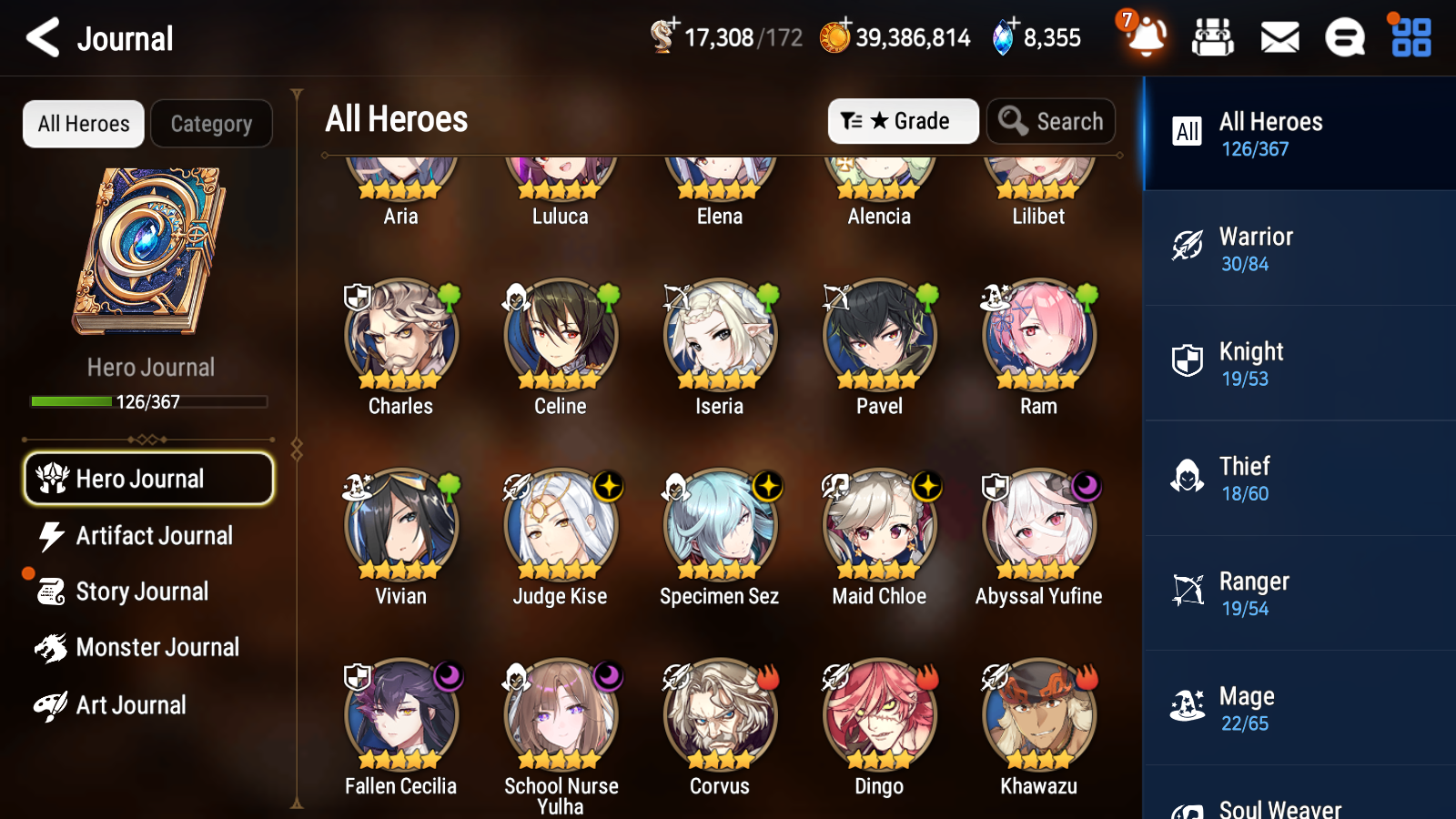
Task: Open the chat bubble icon
Action: pyautogui.click(x=1344, y=37)
